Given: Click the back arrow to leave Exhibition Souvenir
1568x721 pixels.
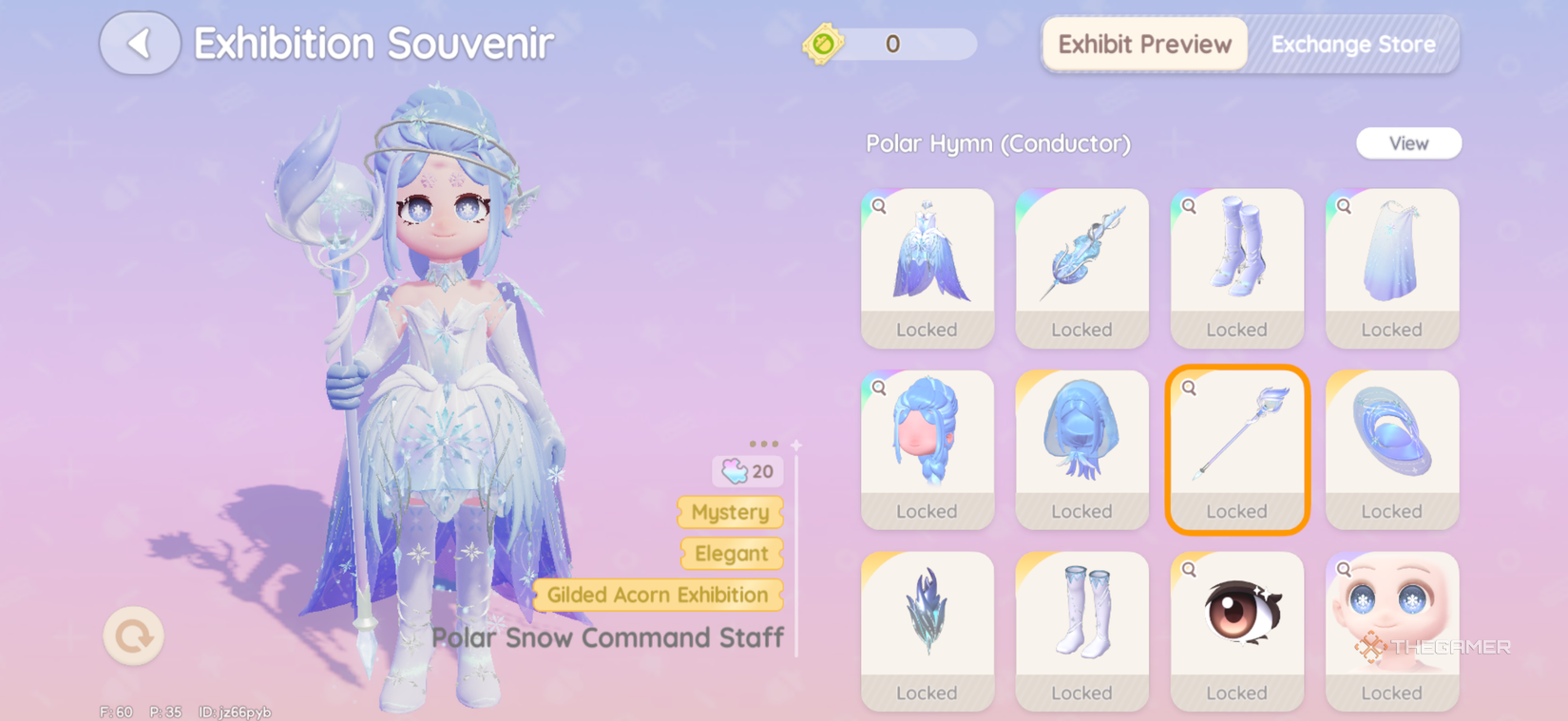Looking at the screenshot, I should pos(139,44).
